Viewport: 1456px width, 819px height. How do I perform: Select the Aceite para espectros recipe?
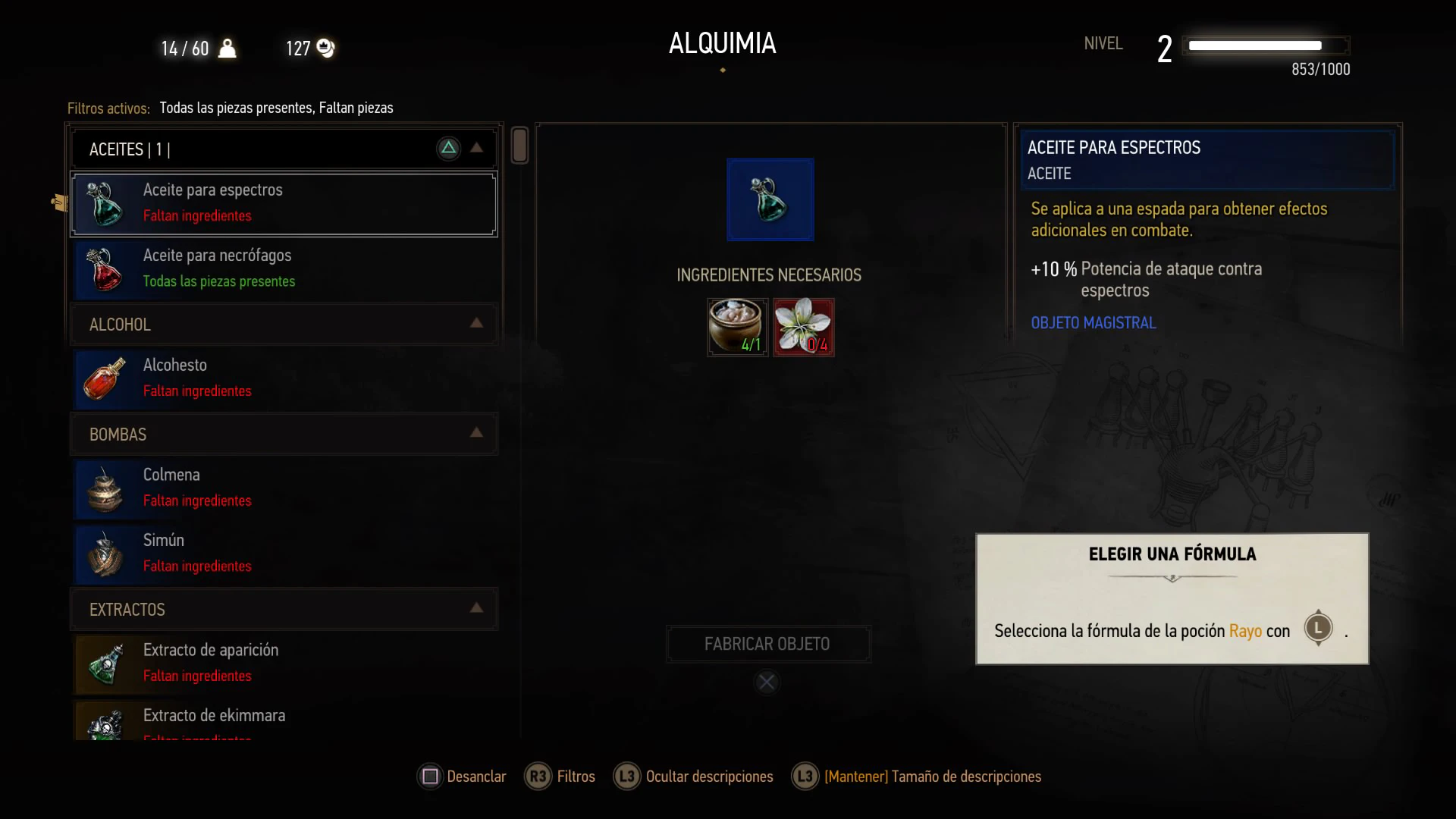[284, 203]
